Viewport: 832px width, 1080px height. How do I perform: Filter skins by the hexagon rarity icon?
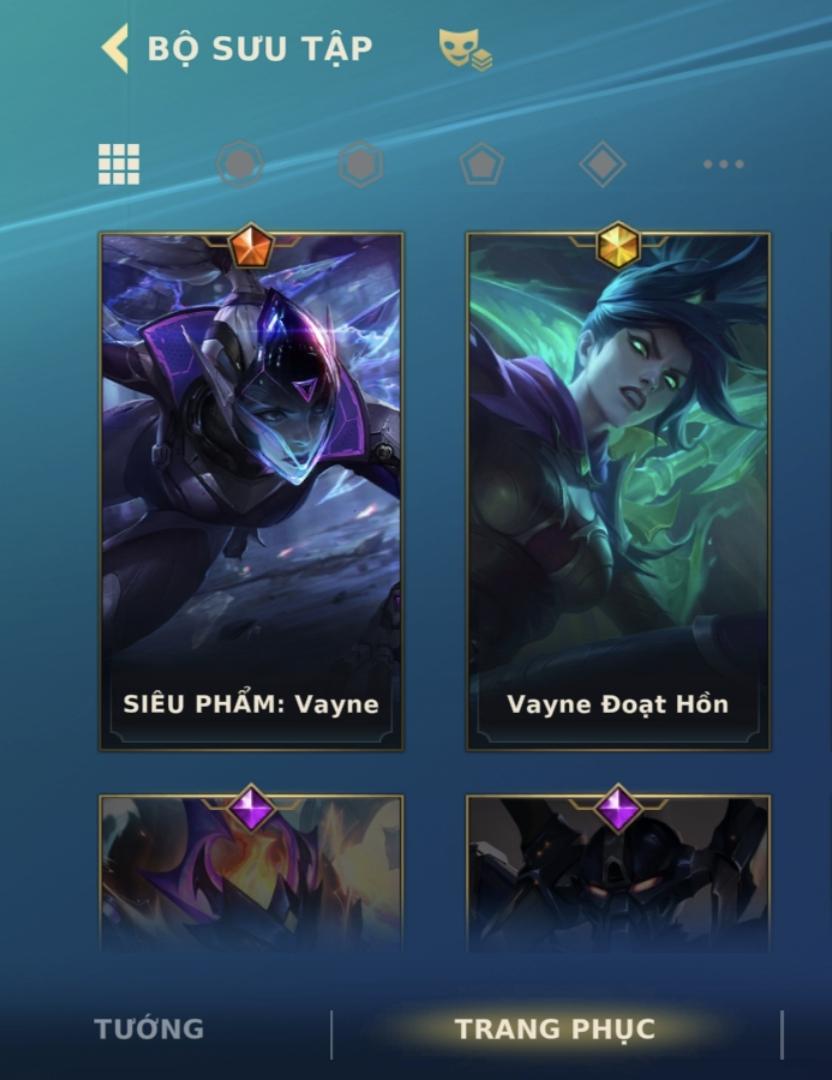(361, 164)
